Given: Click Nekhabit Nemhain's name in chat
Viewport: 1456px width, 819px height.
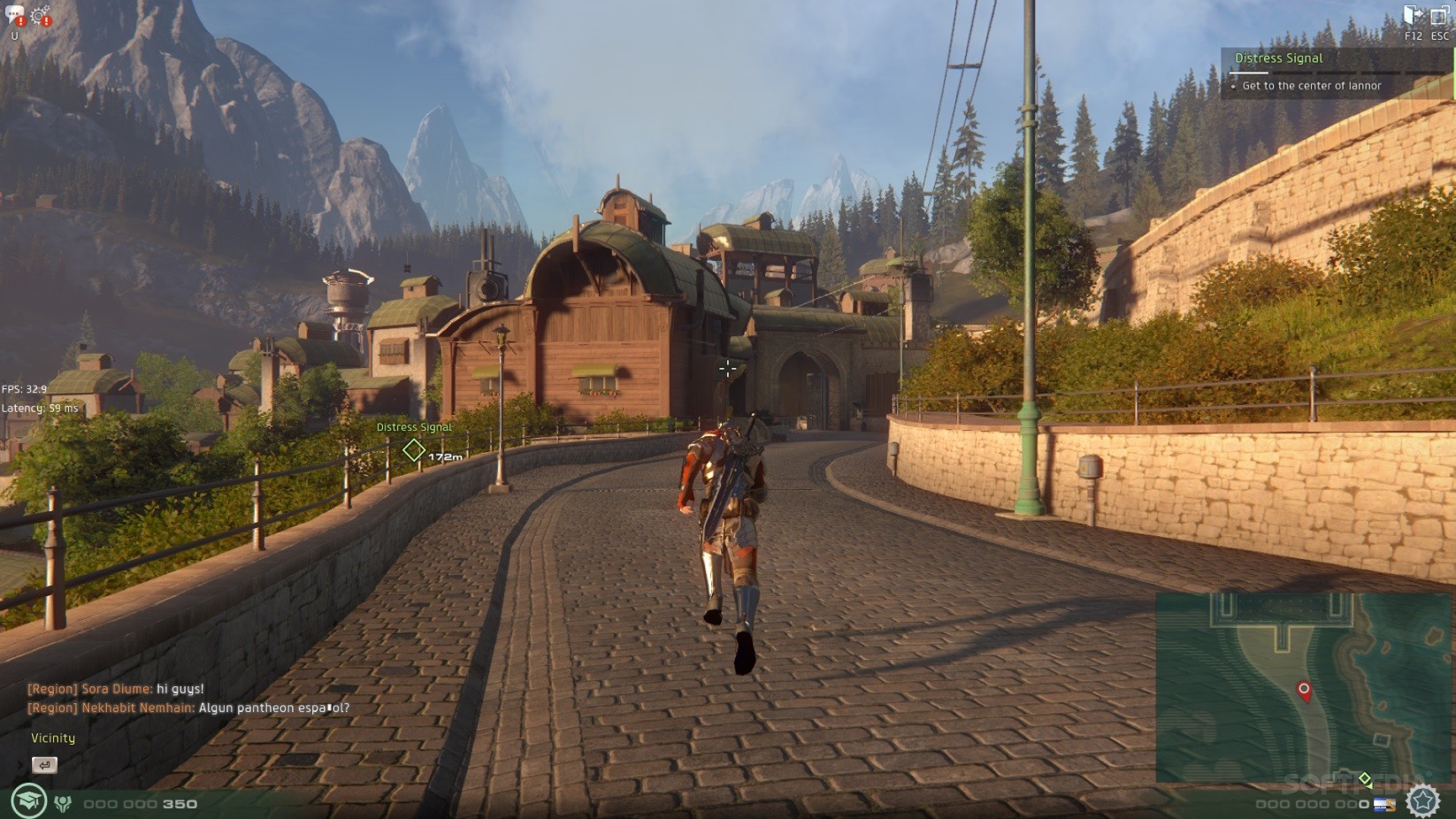Looking at the screenshot, I should coord(137,708).
